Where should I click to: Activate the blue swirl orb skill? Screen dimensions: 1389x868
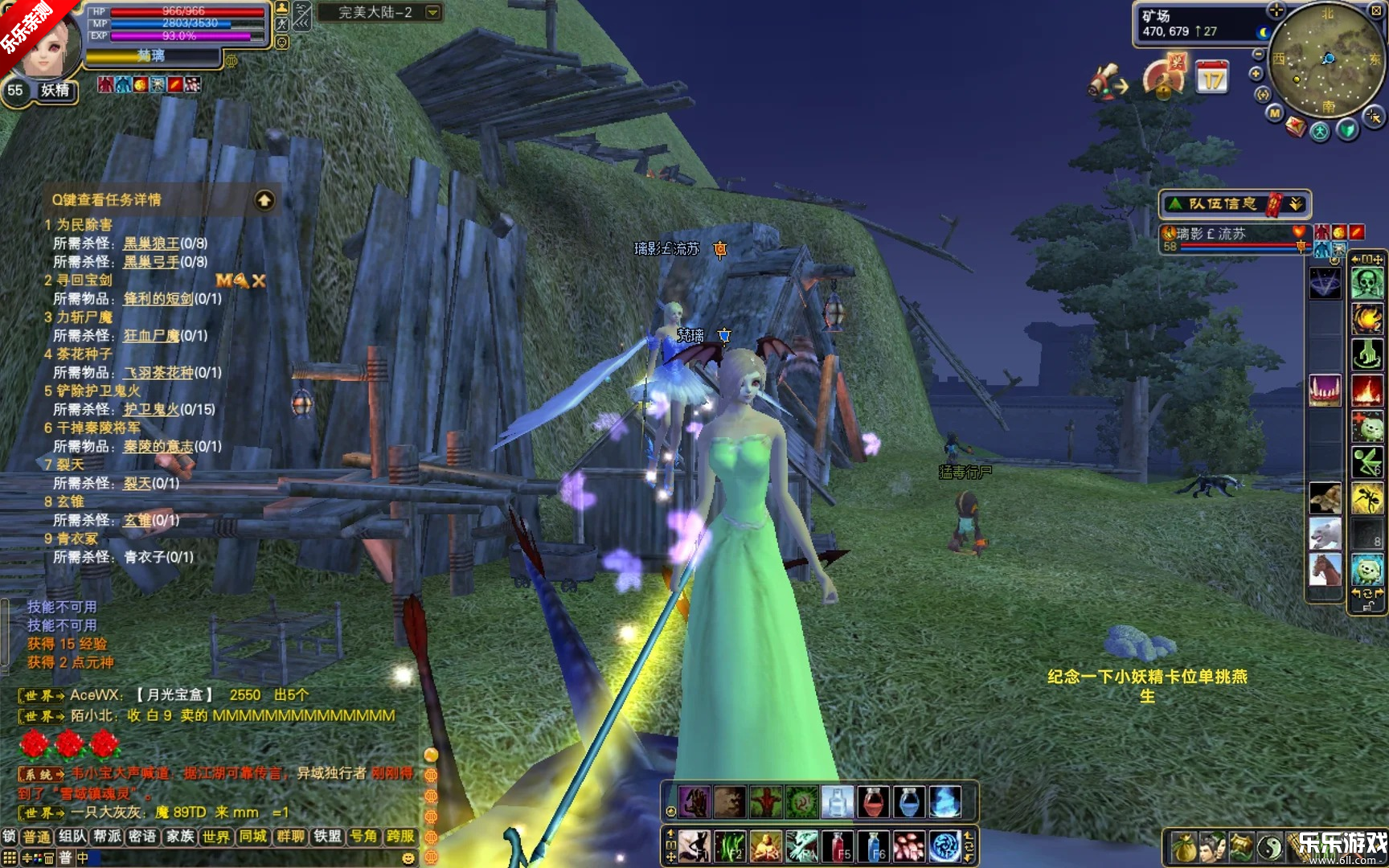coord(945,847)
